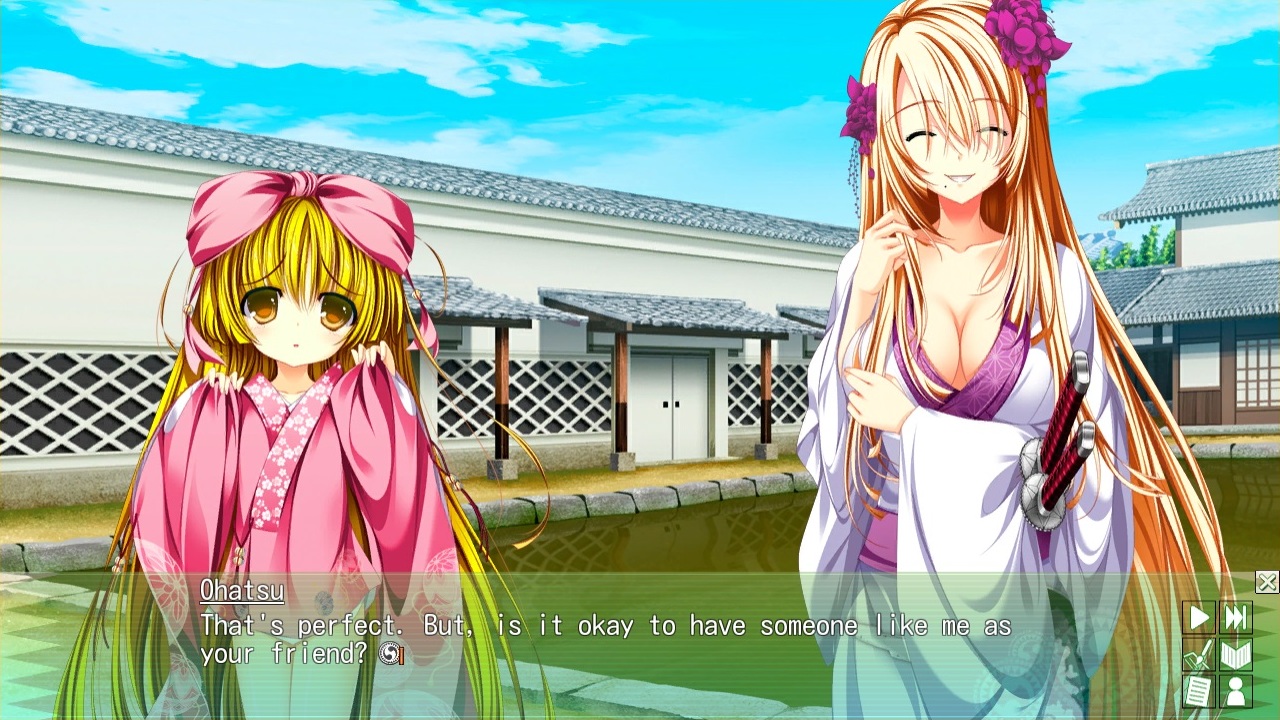Click the sword hilt at her waist

coord(1063,420)
